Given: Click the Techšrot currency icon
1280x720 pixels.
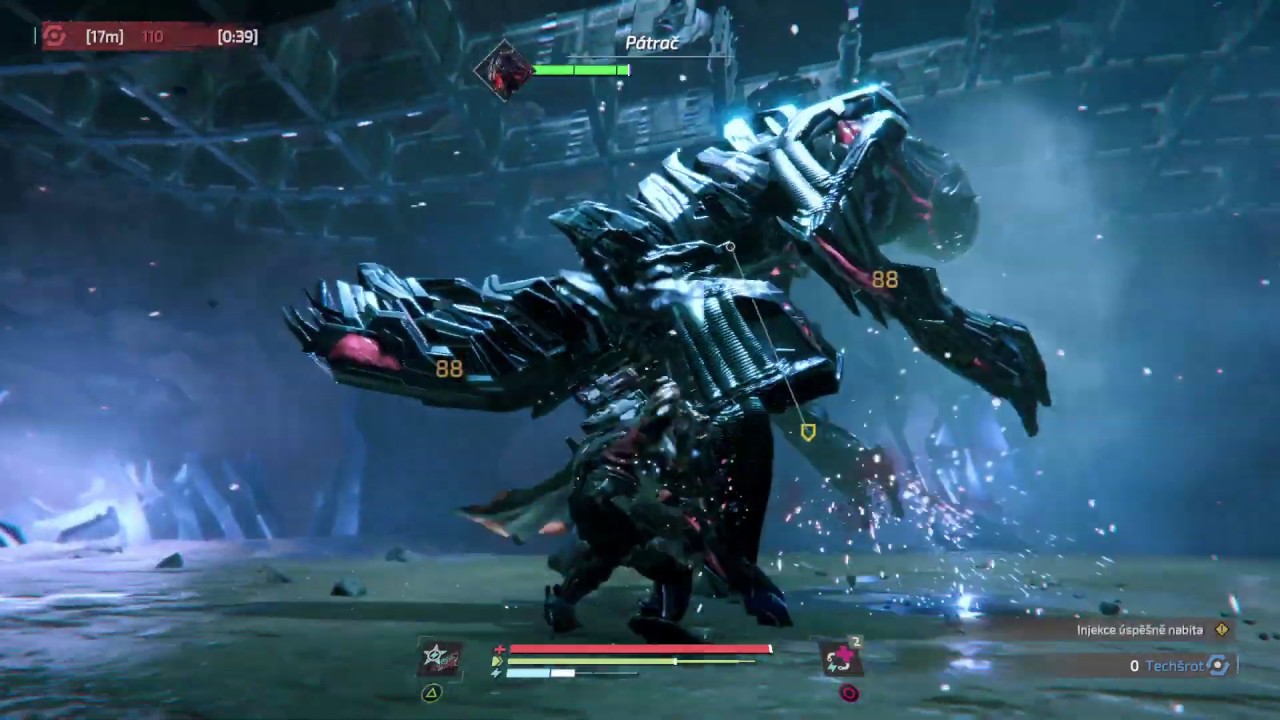Looking at the screenshot, I should click(x=1218, y=665).
